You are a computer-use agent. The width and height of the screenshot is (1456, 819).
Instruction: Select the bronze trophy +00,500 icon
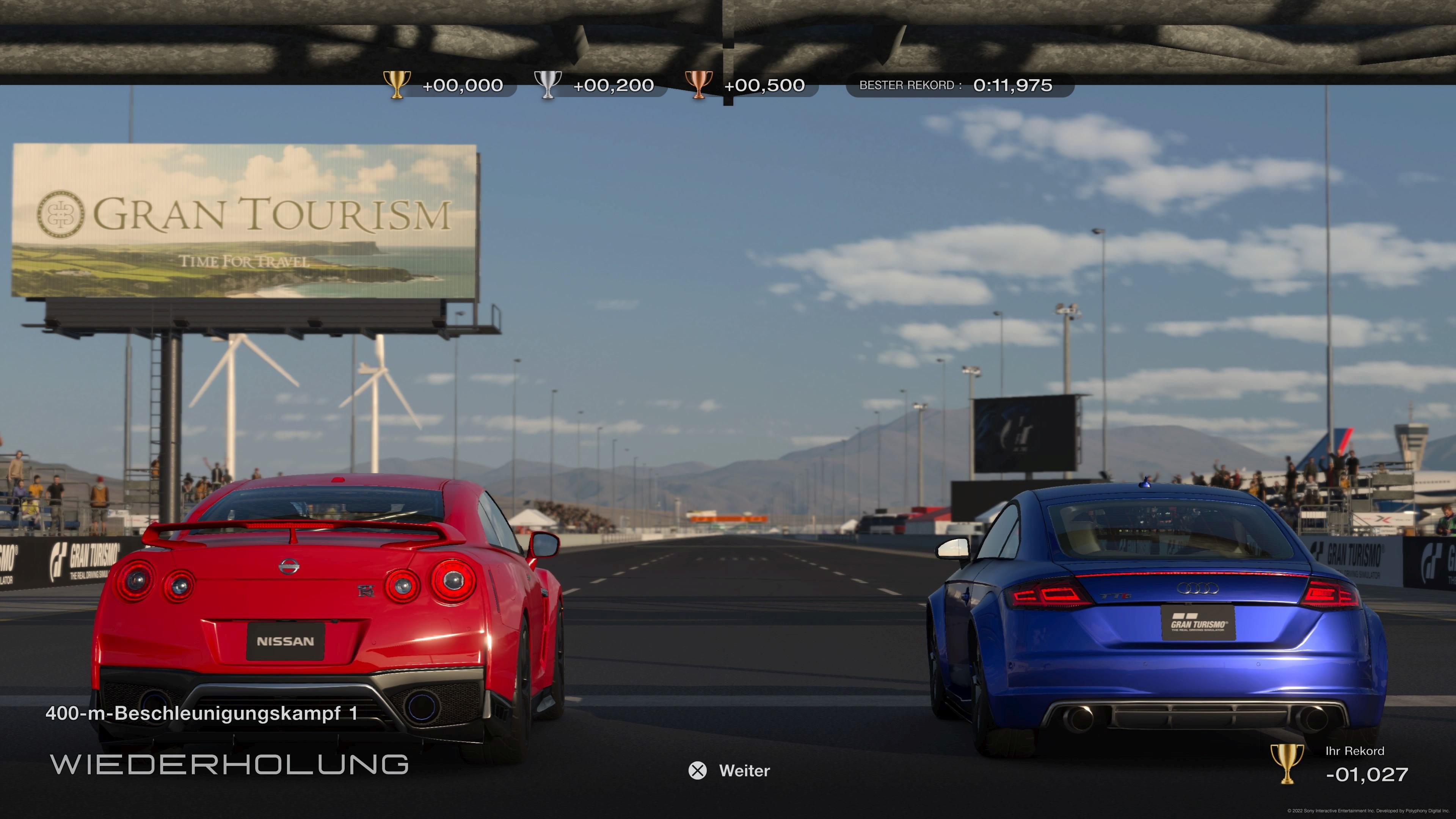[x=700, y=85]
